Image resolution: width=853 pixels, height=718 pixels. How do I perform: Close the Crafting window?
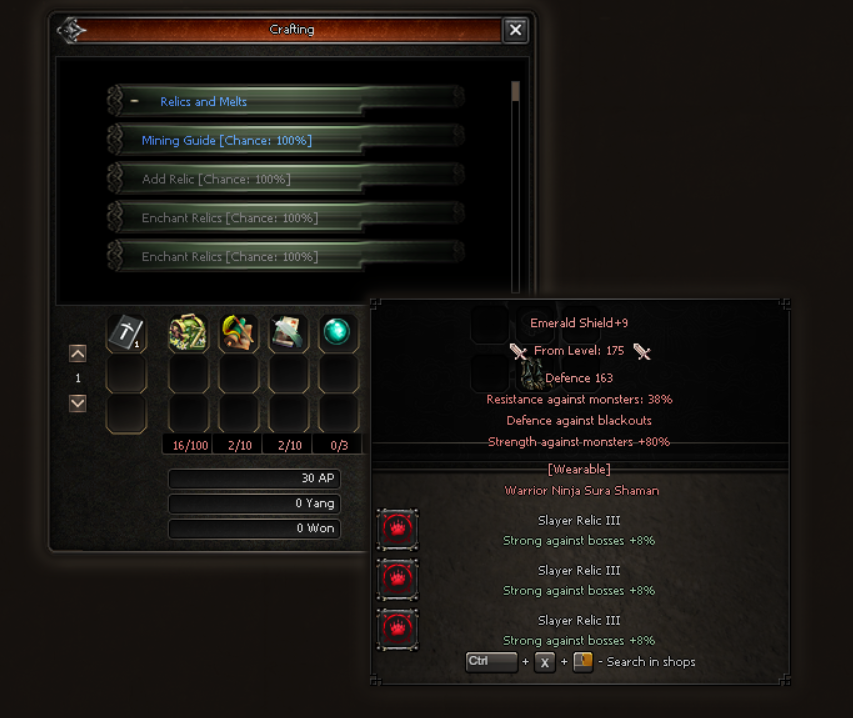coord(515,30)
